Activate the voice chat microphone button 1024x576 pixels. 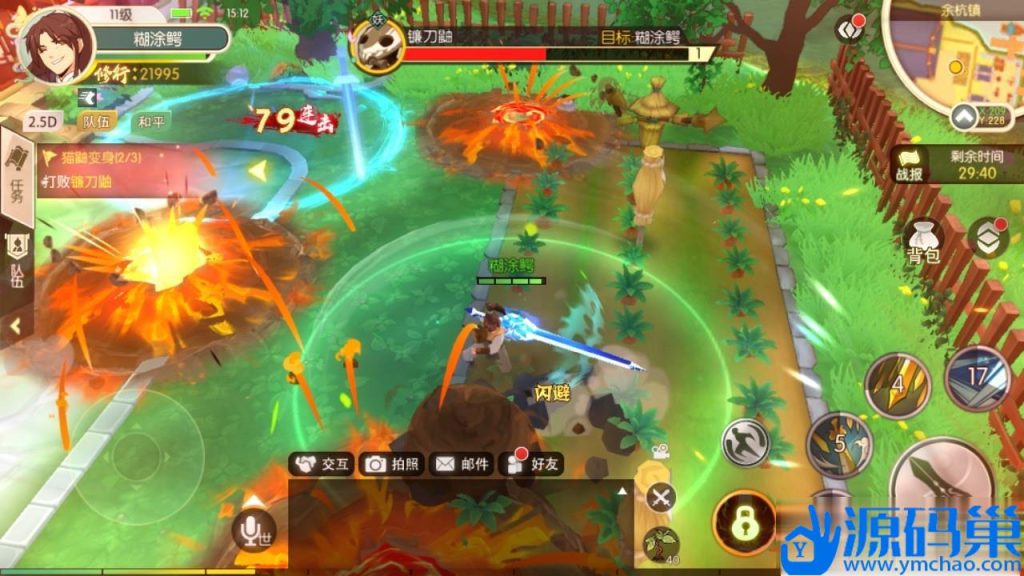(254, 530)
